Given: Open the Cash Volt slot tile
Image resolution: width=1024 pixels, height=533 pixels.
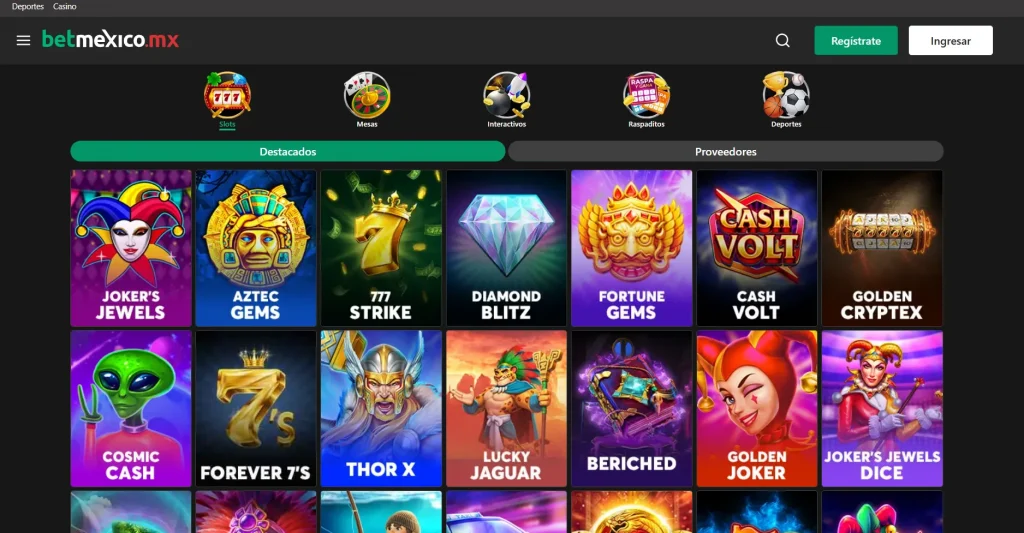Looking at the screenshot, I should [756, 248].
